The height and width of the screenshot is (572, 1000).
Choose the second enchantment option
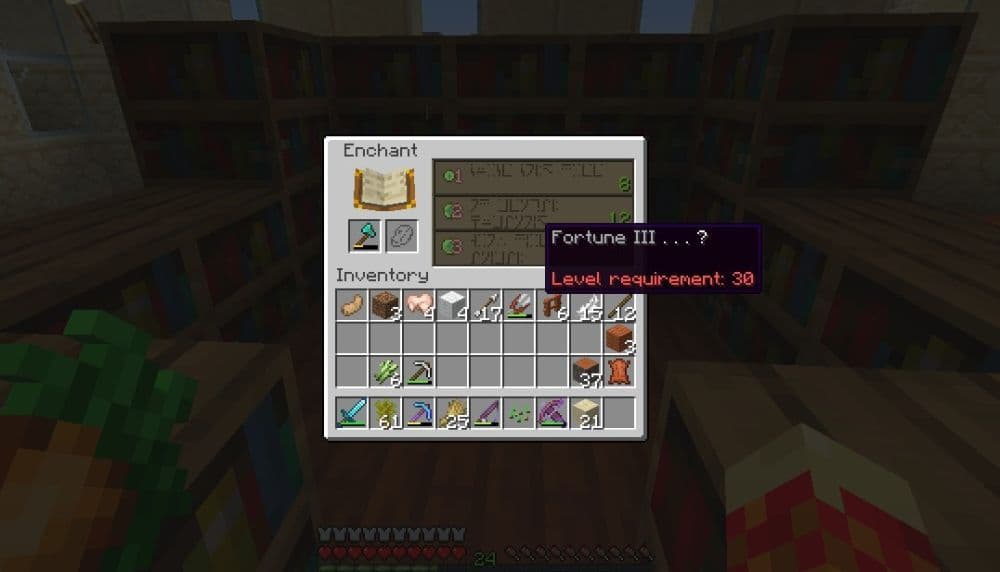(533, 210)
